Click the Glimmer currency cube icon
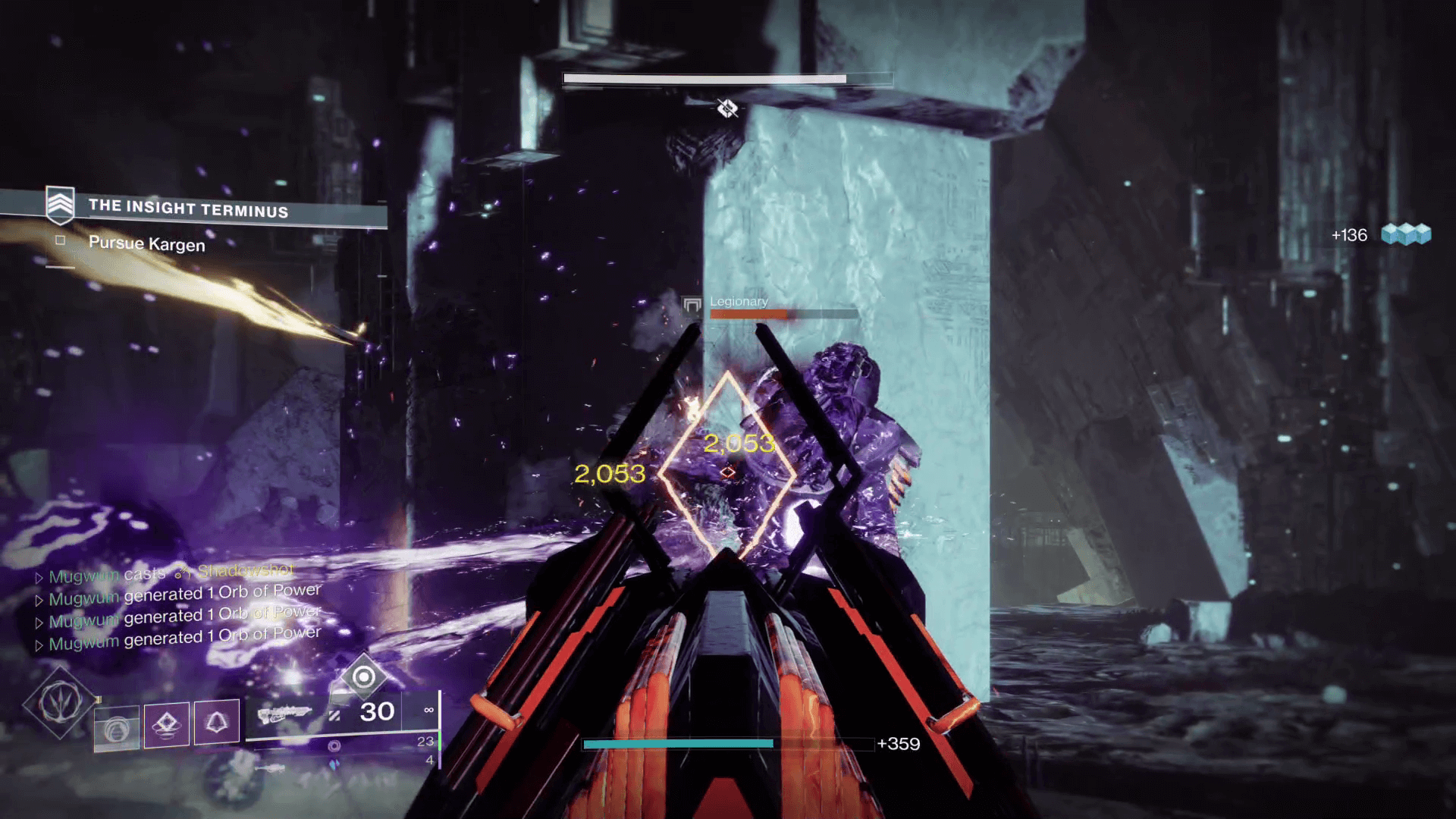The width and height of the screenshot is (1456, 819). click(x=1408, y=235)
